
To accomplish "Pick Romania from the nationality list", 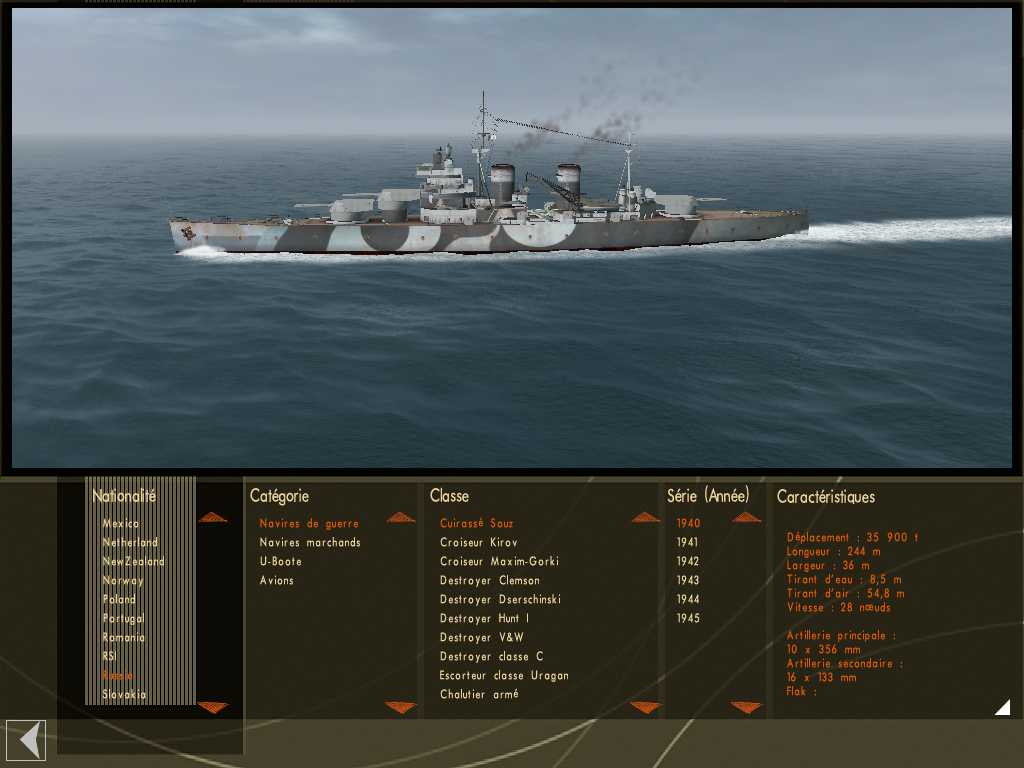I will coord(124,638).
